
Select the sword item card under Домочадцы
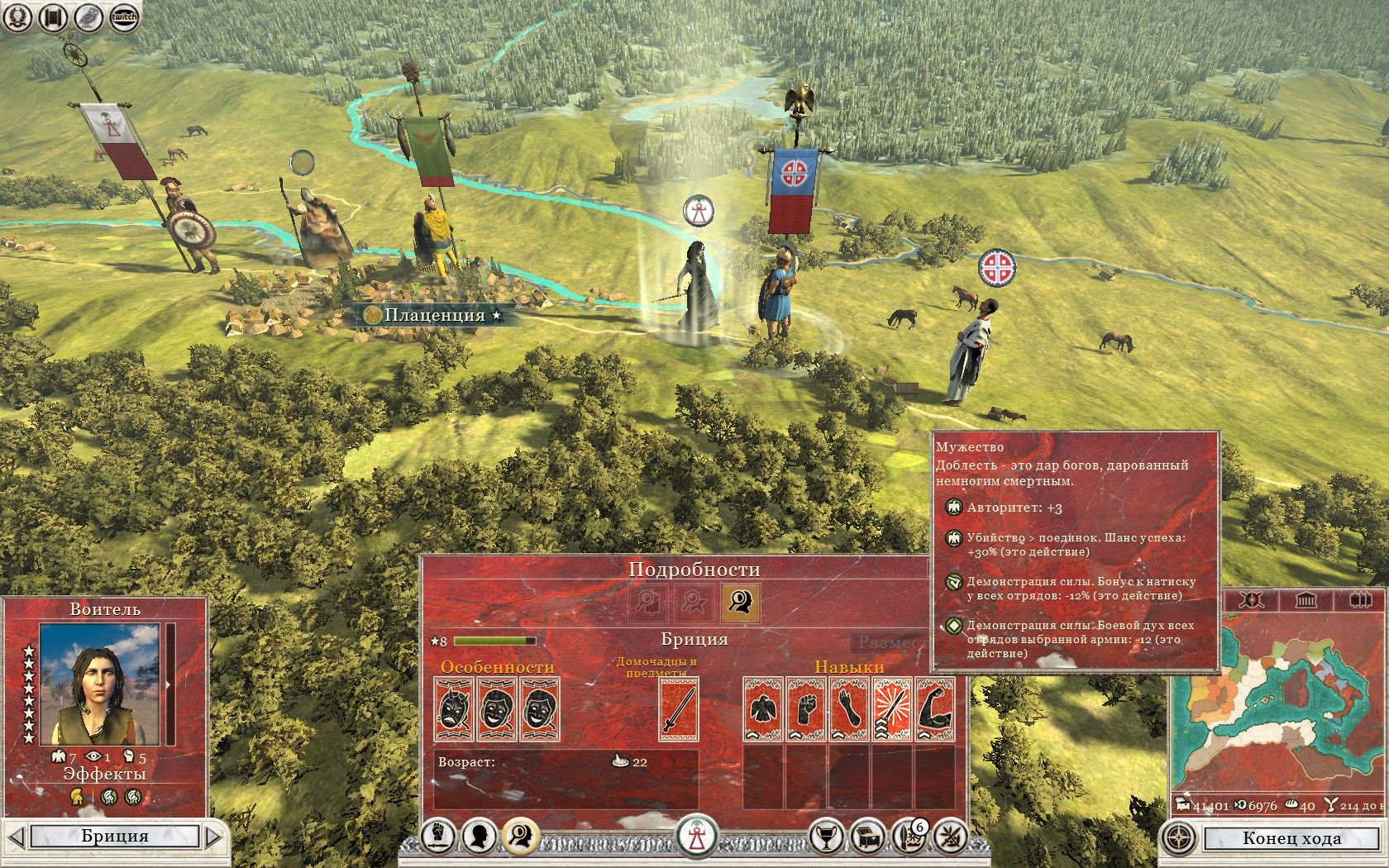[x=679, y=708]
